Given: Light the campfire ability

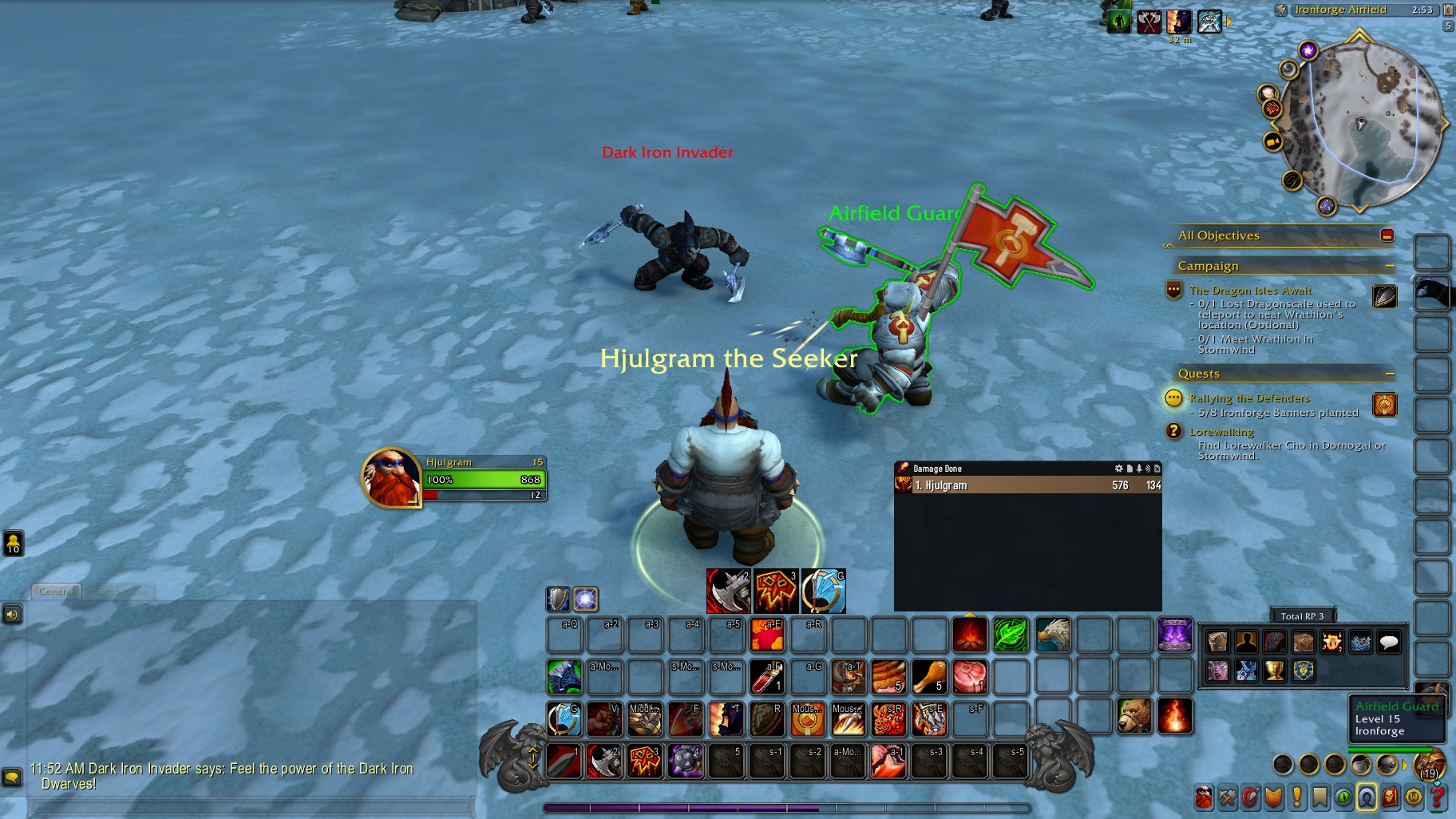Looking at the screenshot, I should (970, 635).
